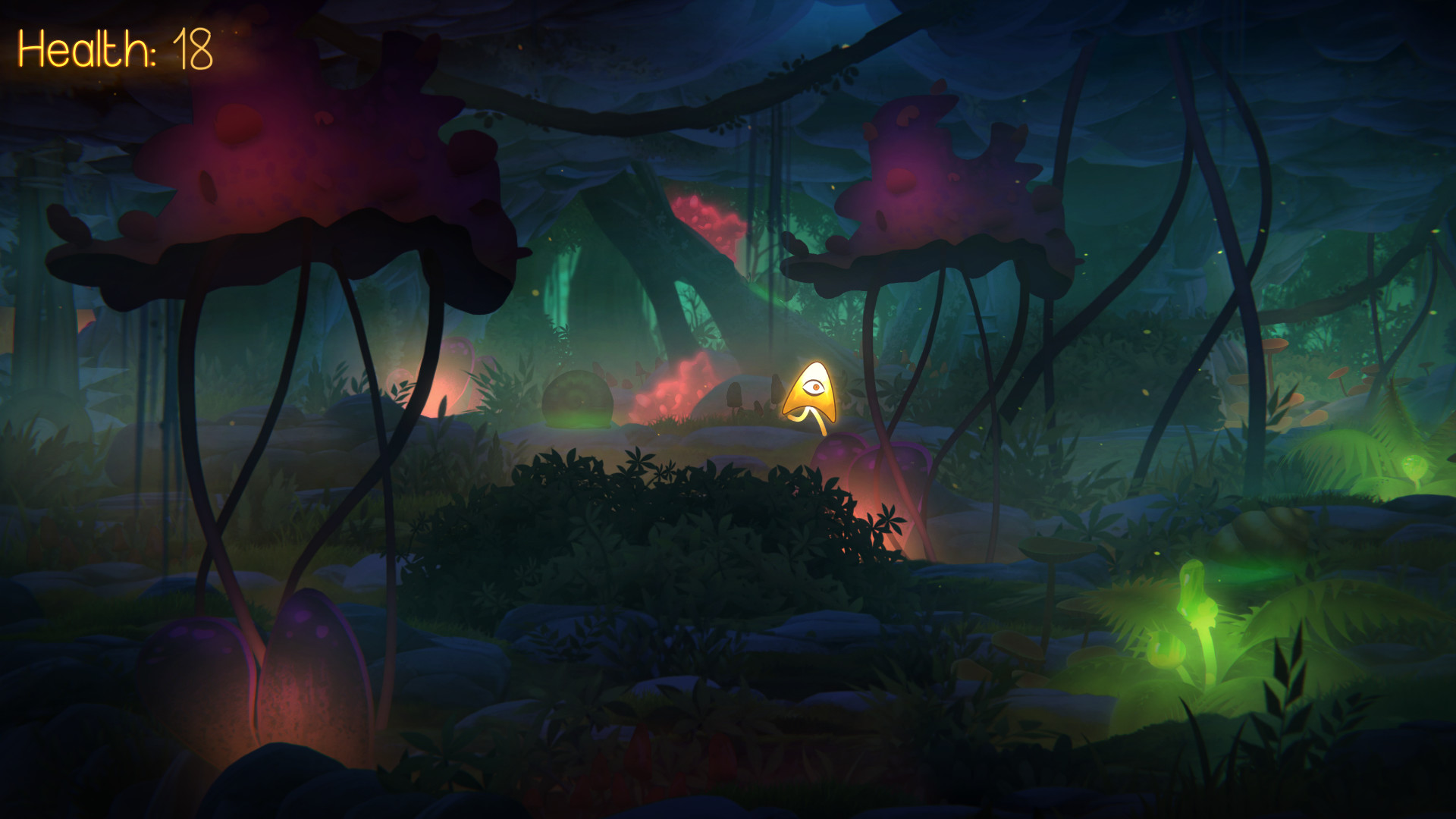Click the pink coral growth on the tree trunk
This screenshot has width=1456, height=819.
tap(705, 220)
